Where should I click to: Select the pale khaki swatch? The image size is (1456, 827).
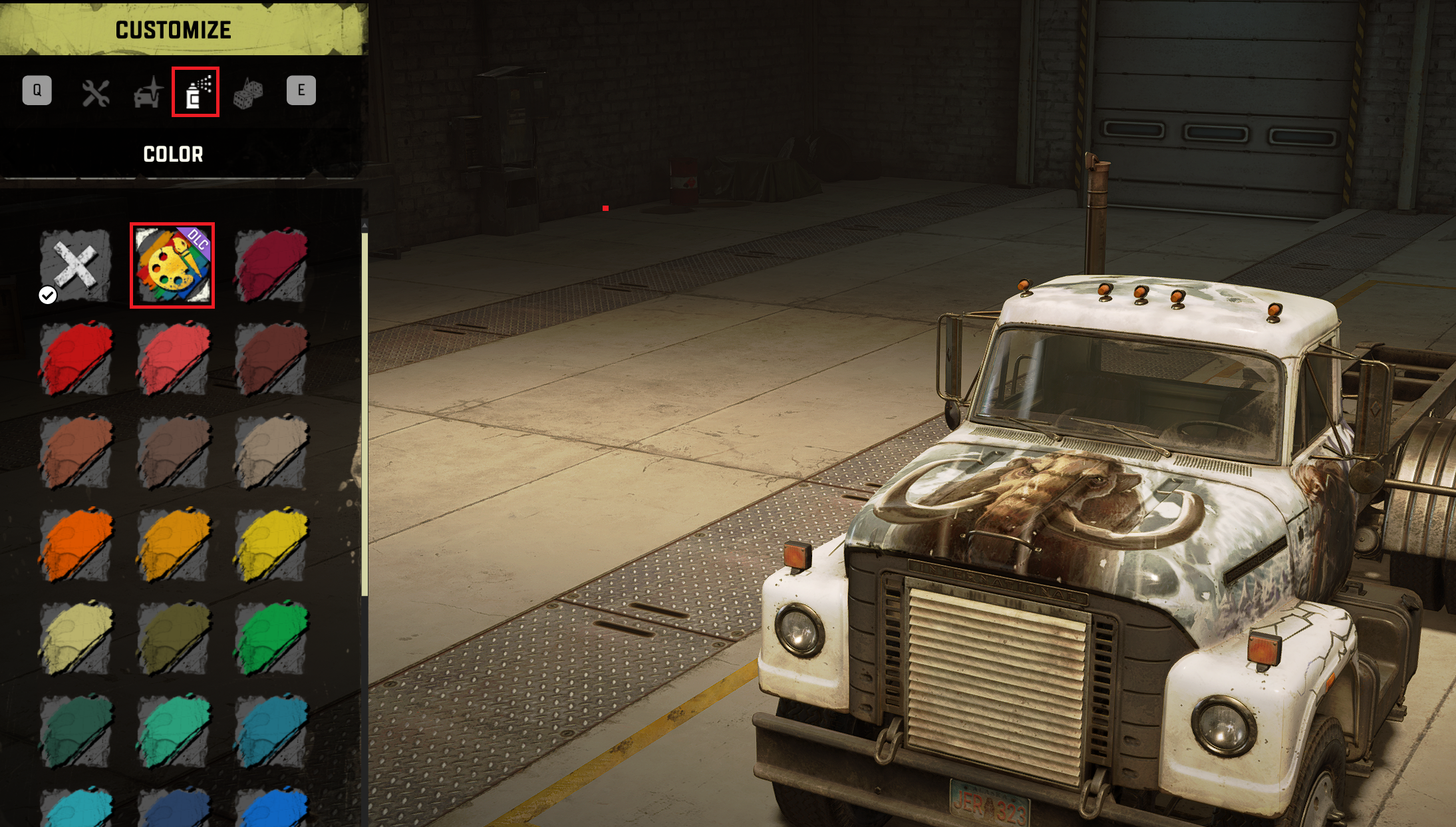pos(75,638)
